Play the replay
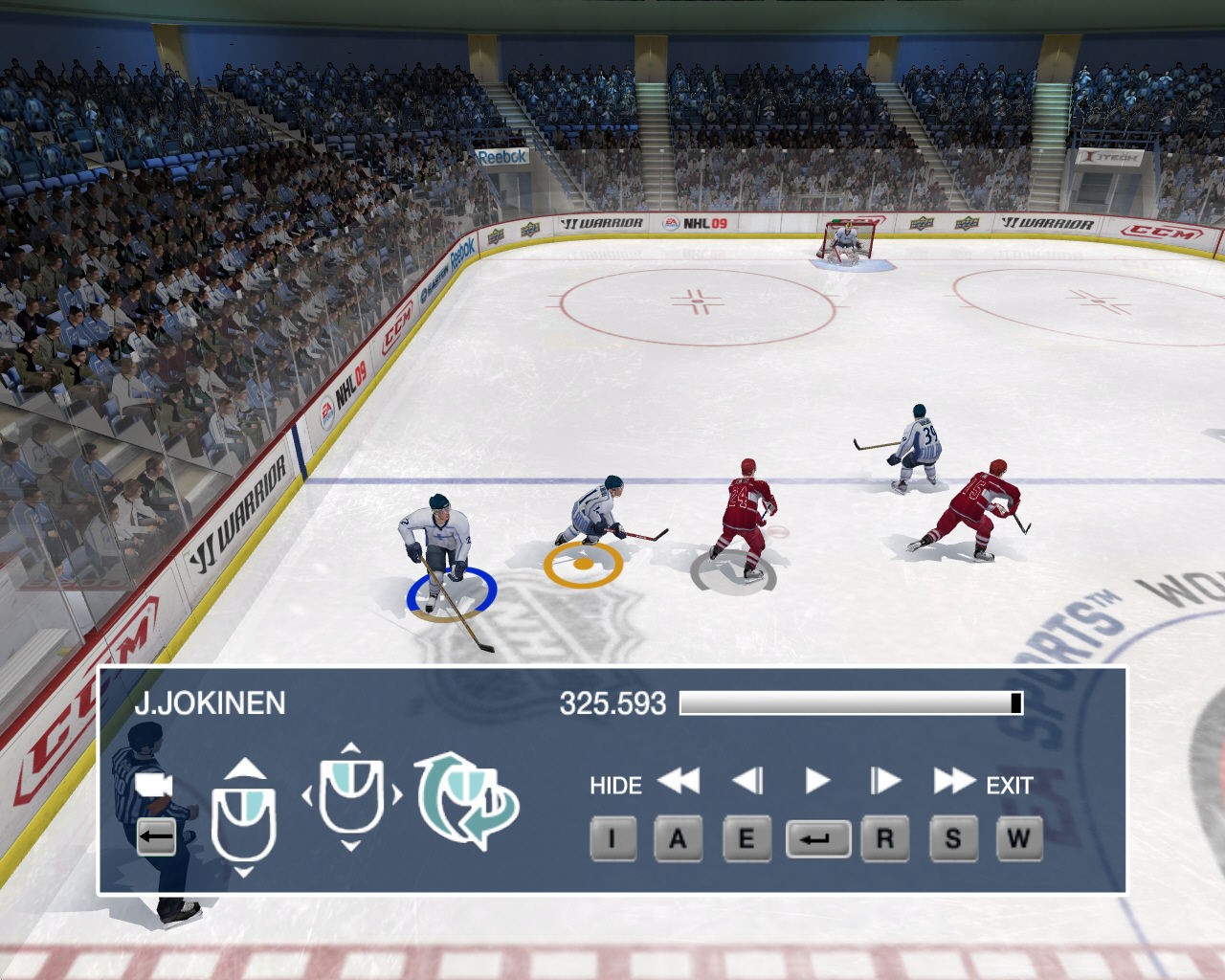This screenshot has height=980, width=1225. (816, 782)
